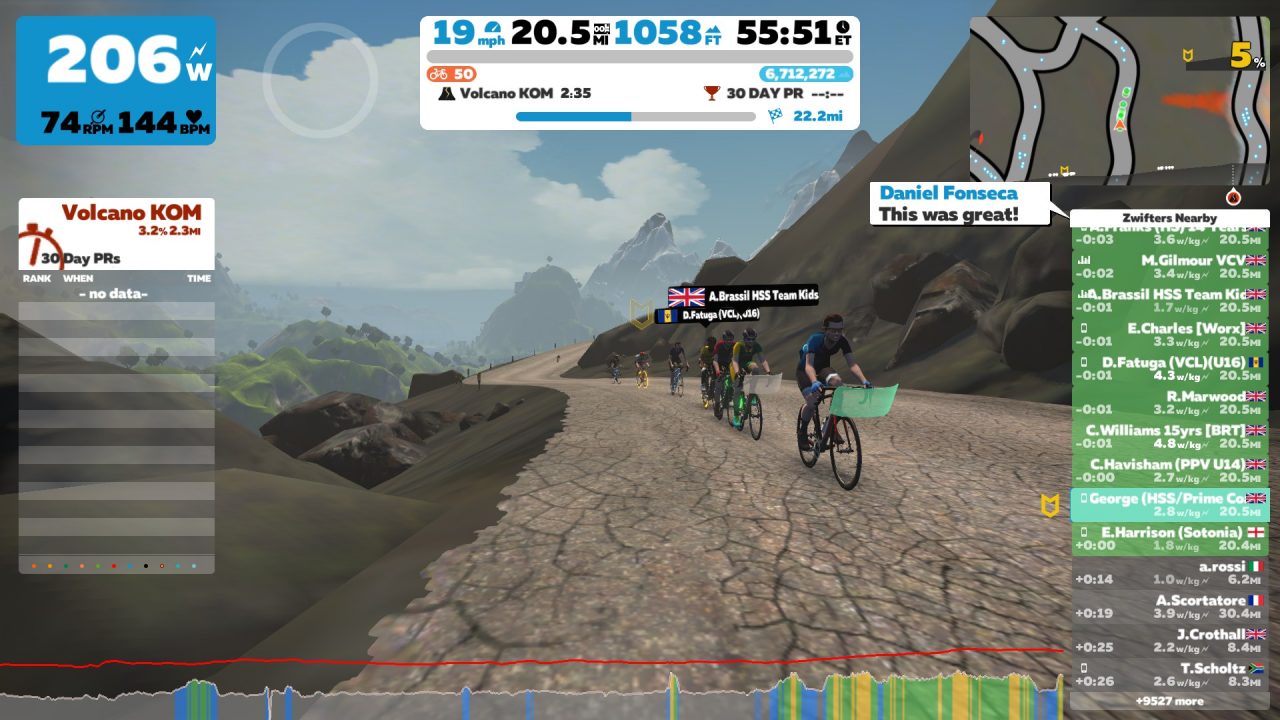Open Daniel Fonseca's chat message bubble
Viewport: 1280px width, 720px height.
[x=958, y=202]
